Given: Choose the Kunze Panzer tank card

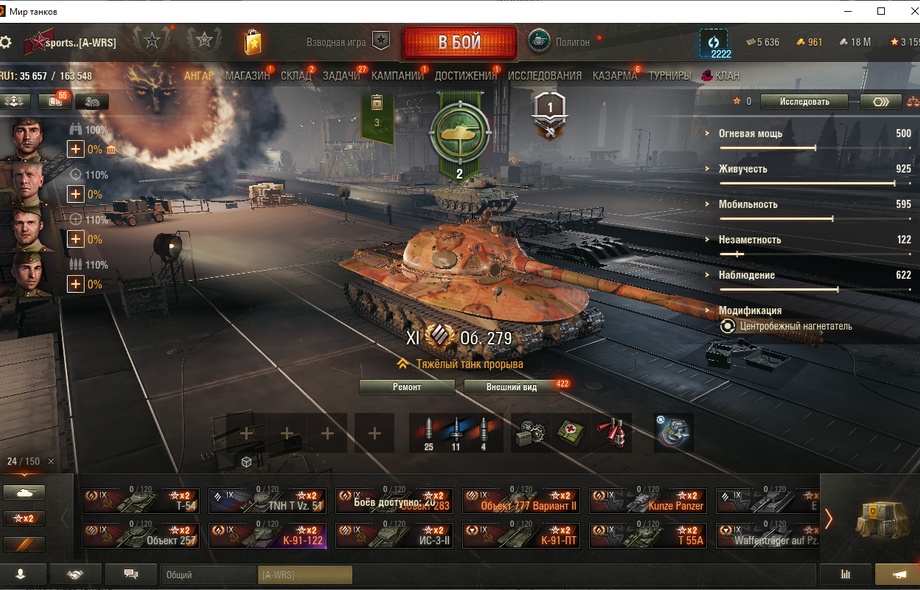Looking at the screenshot, I should click(647, 501).
